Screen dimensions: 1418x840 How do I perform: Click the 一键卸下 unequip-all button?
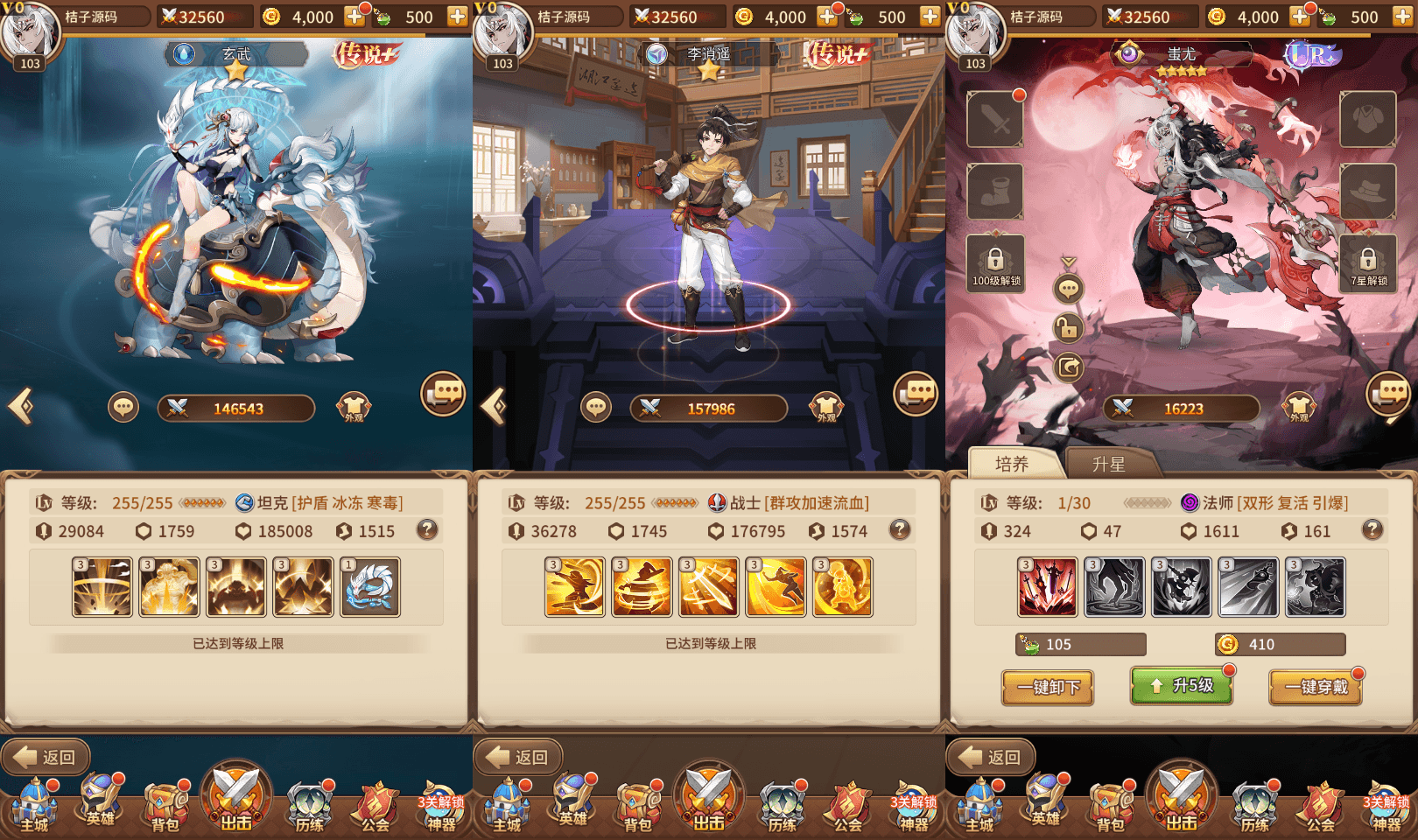1047,688
